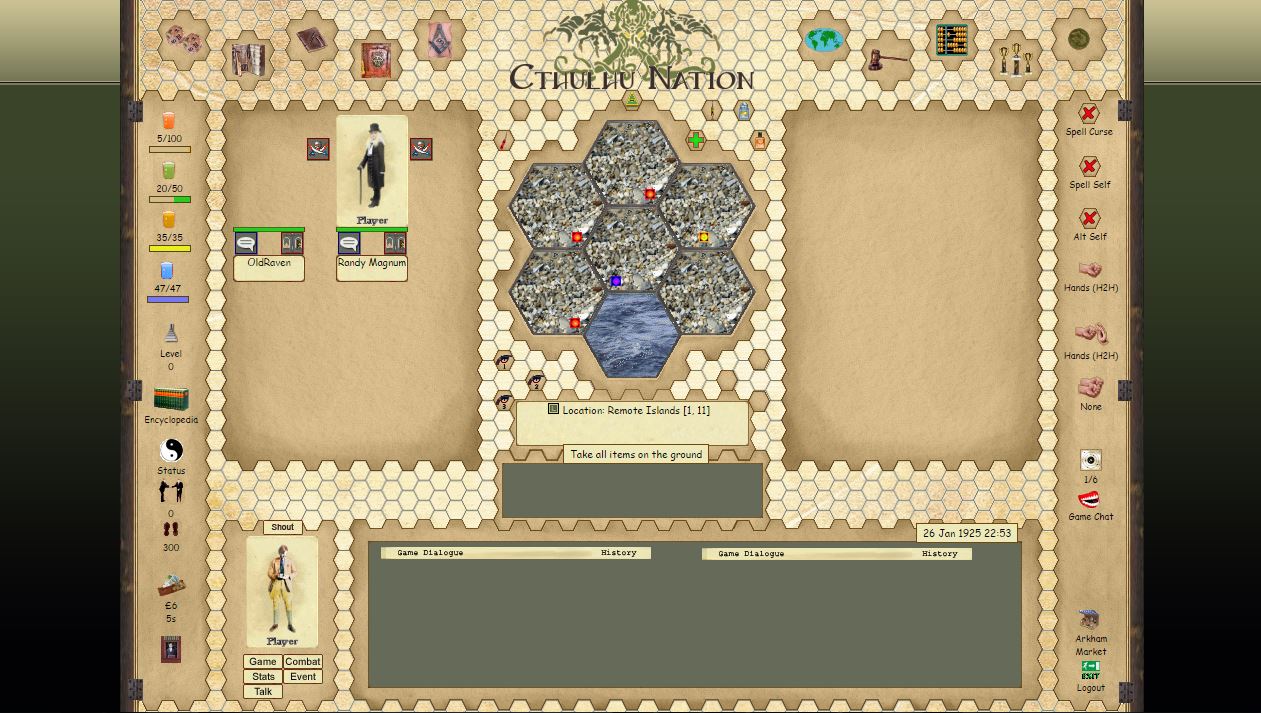Open the yin-yang Status screen
Screen dimensions: 1261x713
click(x=171, y=450)
